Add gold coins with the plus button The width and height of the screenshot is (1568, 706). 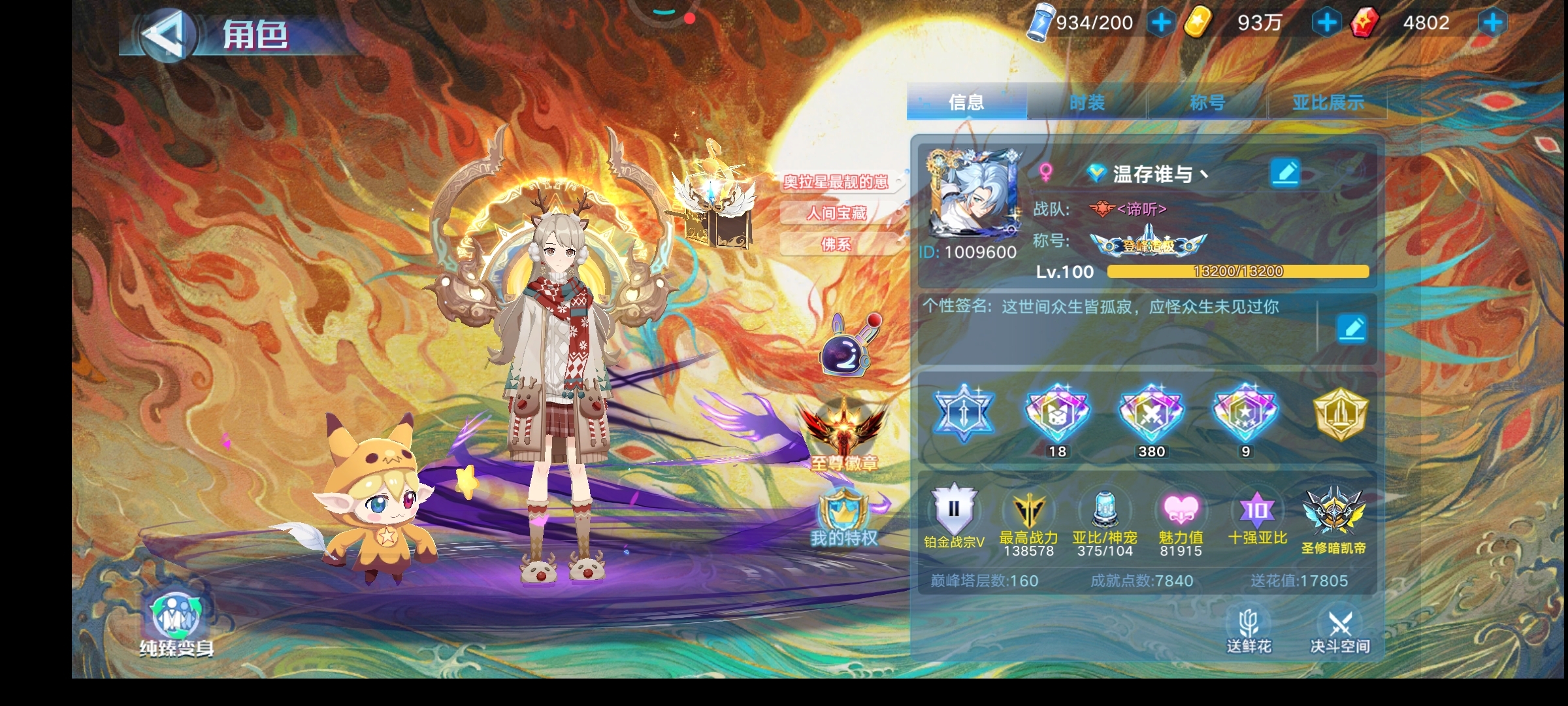[x=1326, y=23]
